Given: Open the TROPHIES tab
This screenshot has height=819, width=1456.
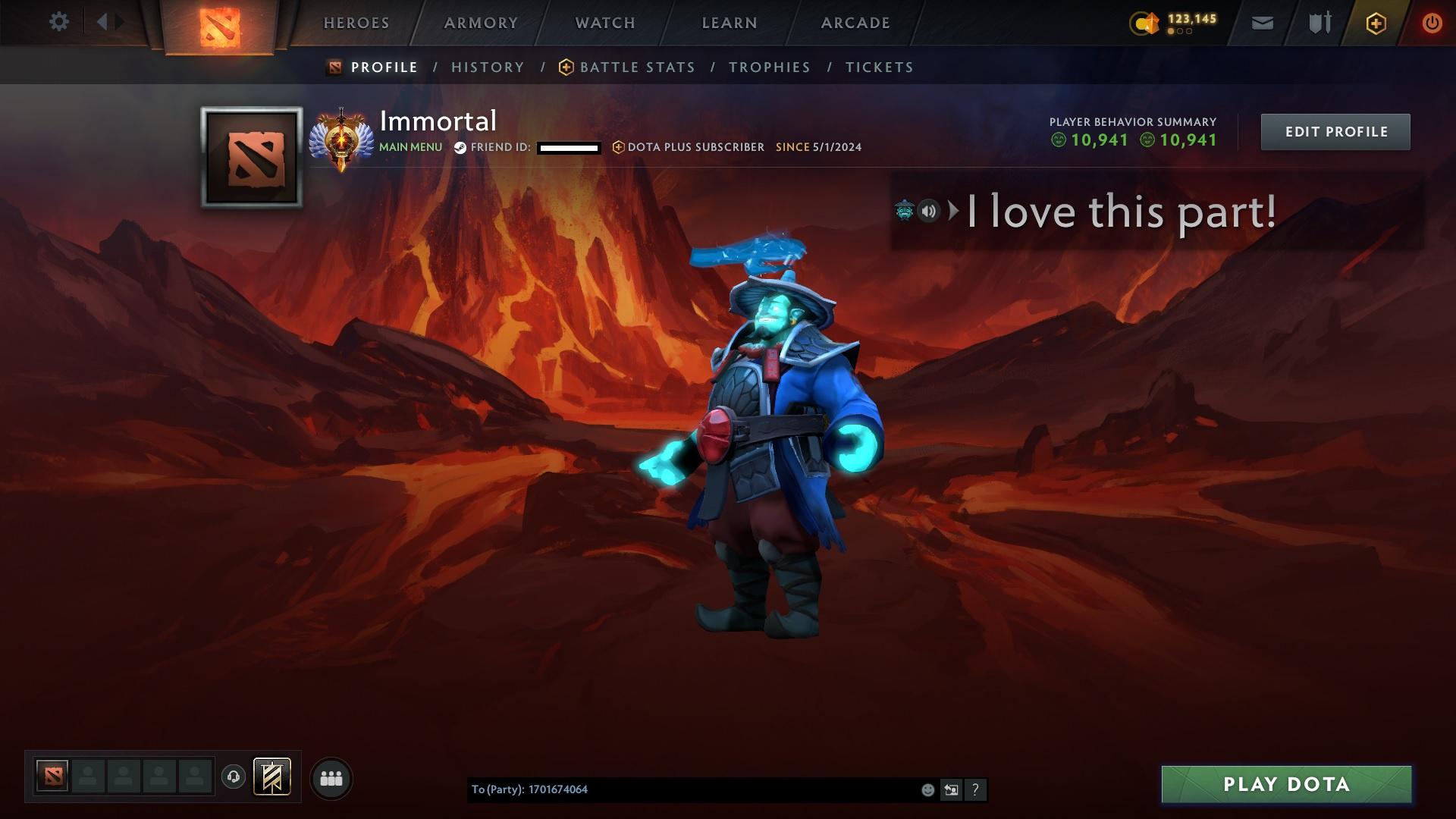Looking at the screenshot, I should pyautogui.click(x=770, y=67).
